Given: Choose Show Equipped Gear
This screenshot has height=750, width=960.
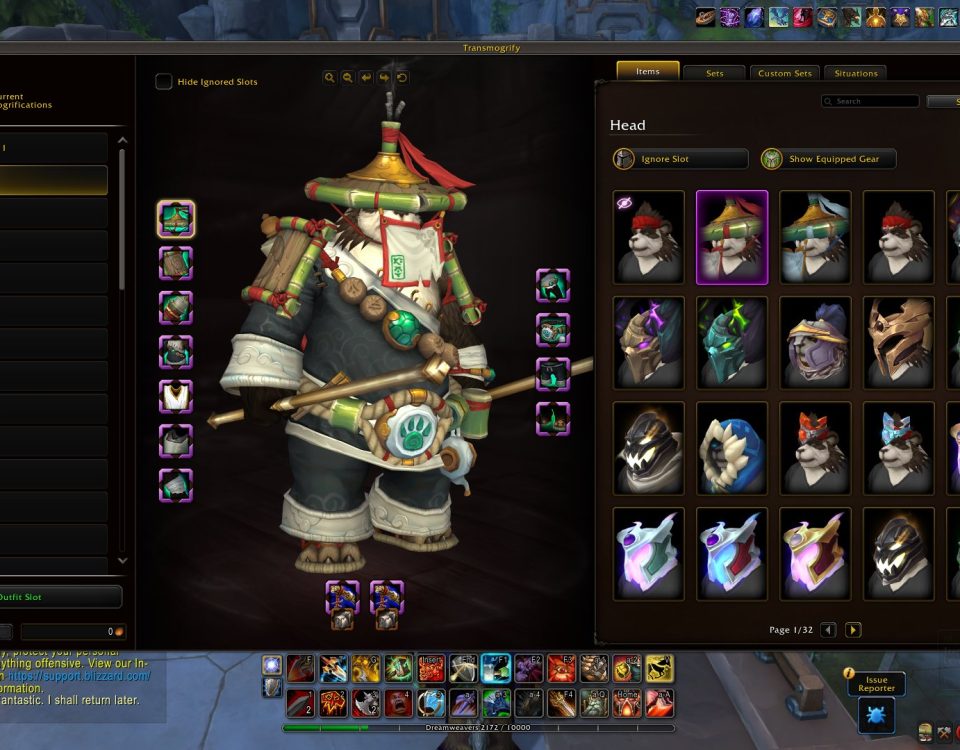Looking at the screenshot, I should click(828, 159).
